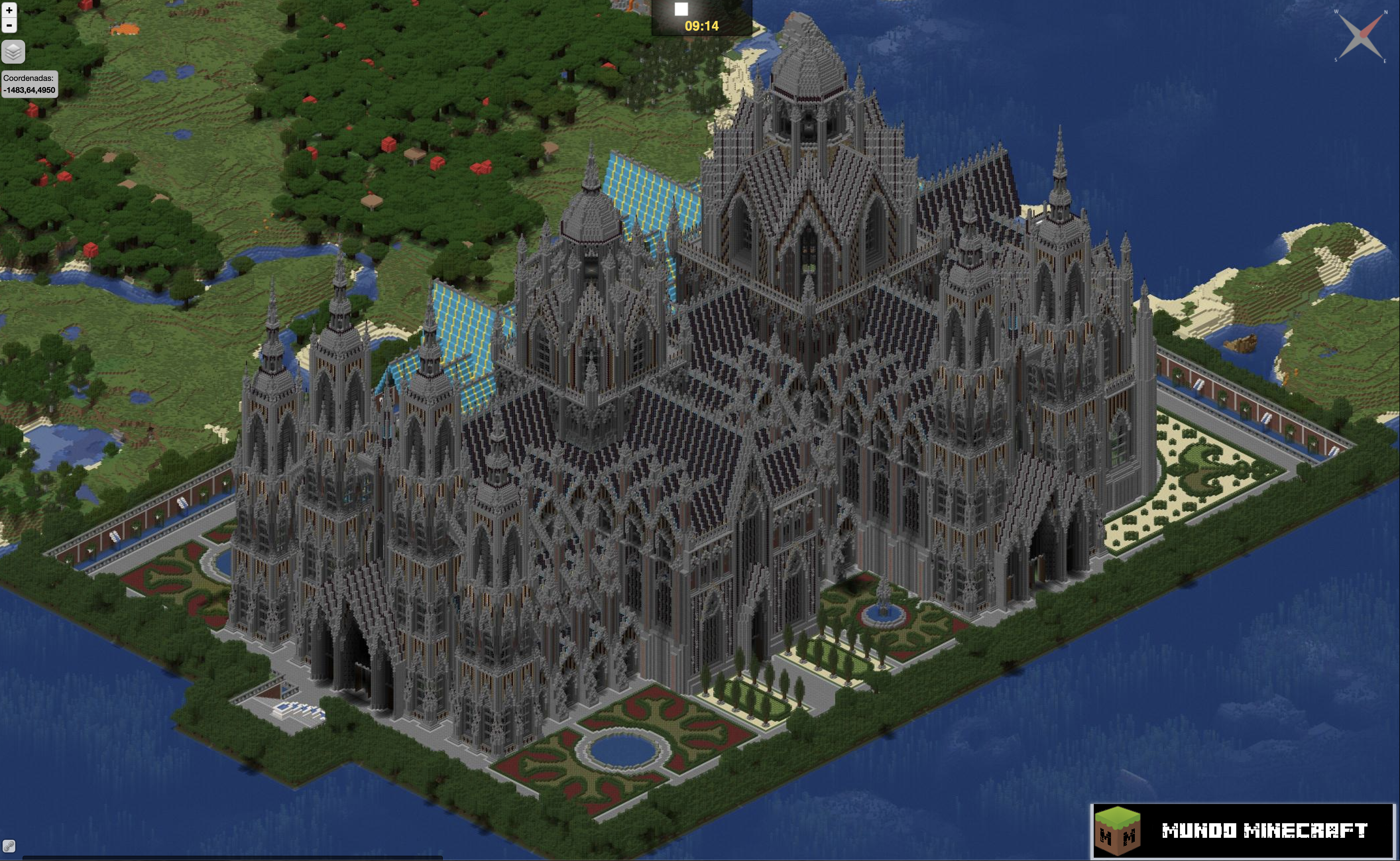1400x861 pixels.
Task: Zoom in the map with plus button
Action: pyautogui.click(x=9, y=10)
